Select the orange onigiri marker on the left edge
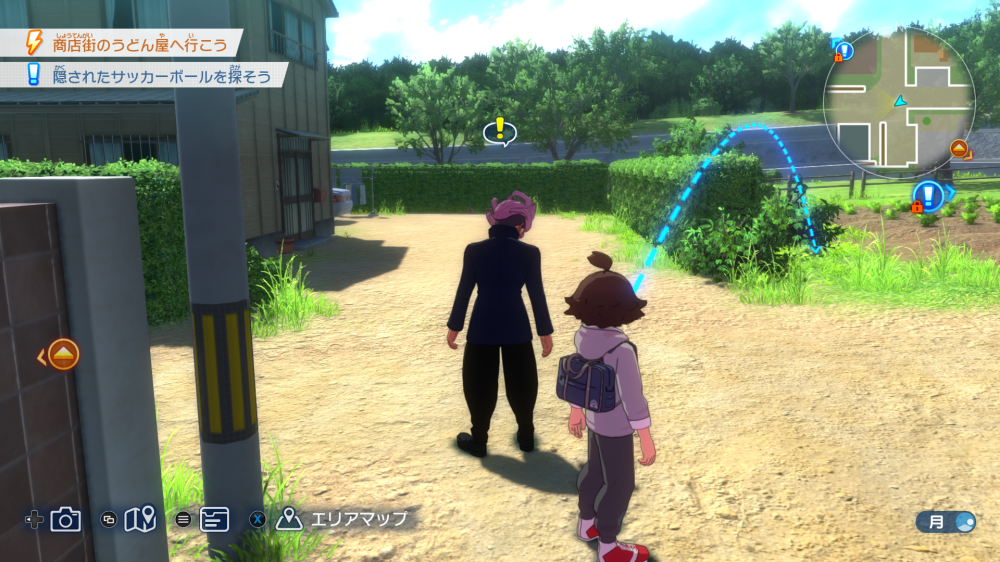 pos(63,354)
